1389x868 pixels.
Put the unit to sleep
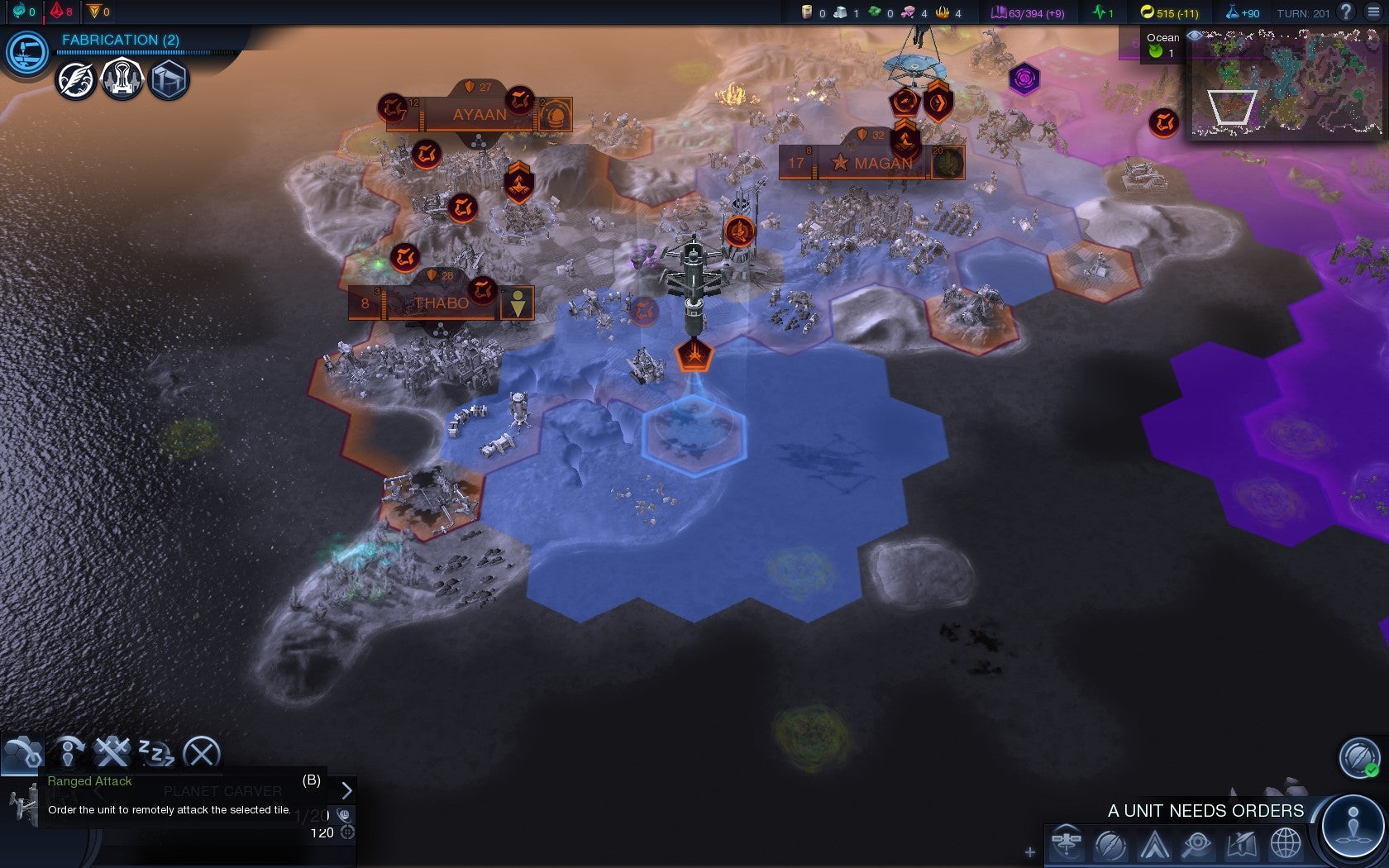point(156,753)
